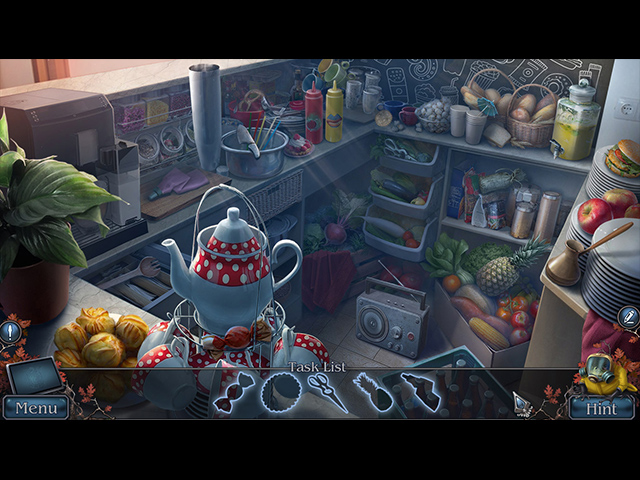Select the round cookie cutter silhouette

point(281,392)
